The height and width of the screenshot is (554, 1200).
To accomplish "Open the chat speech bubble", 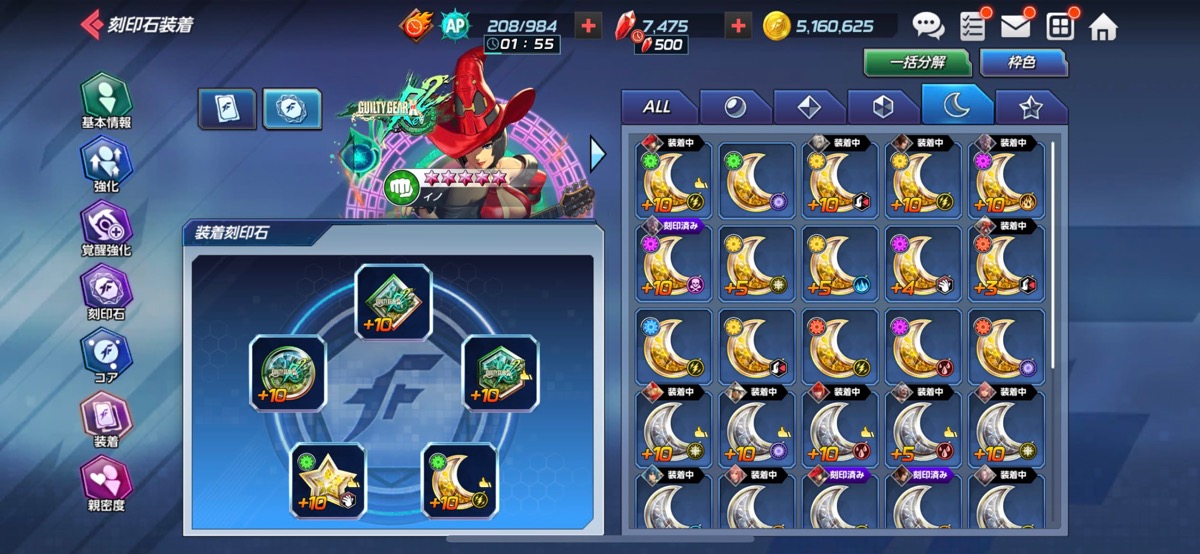I will pos(928,27).
